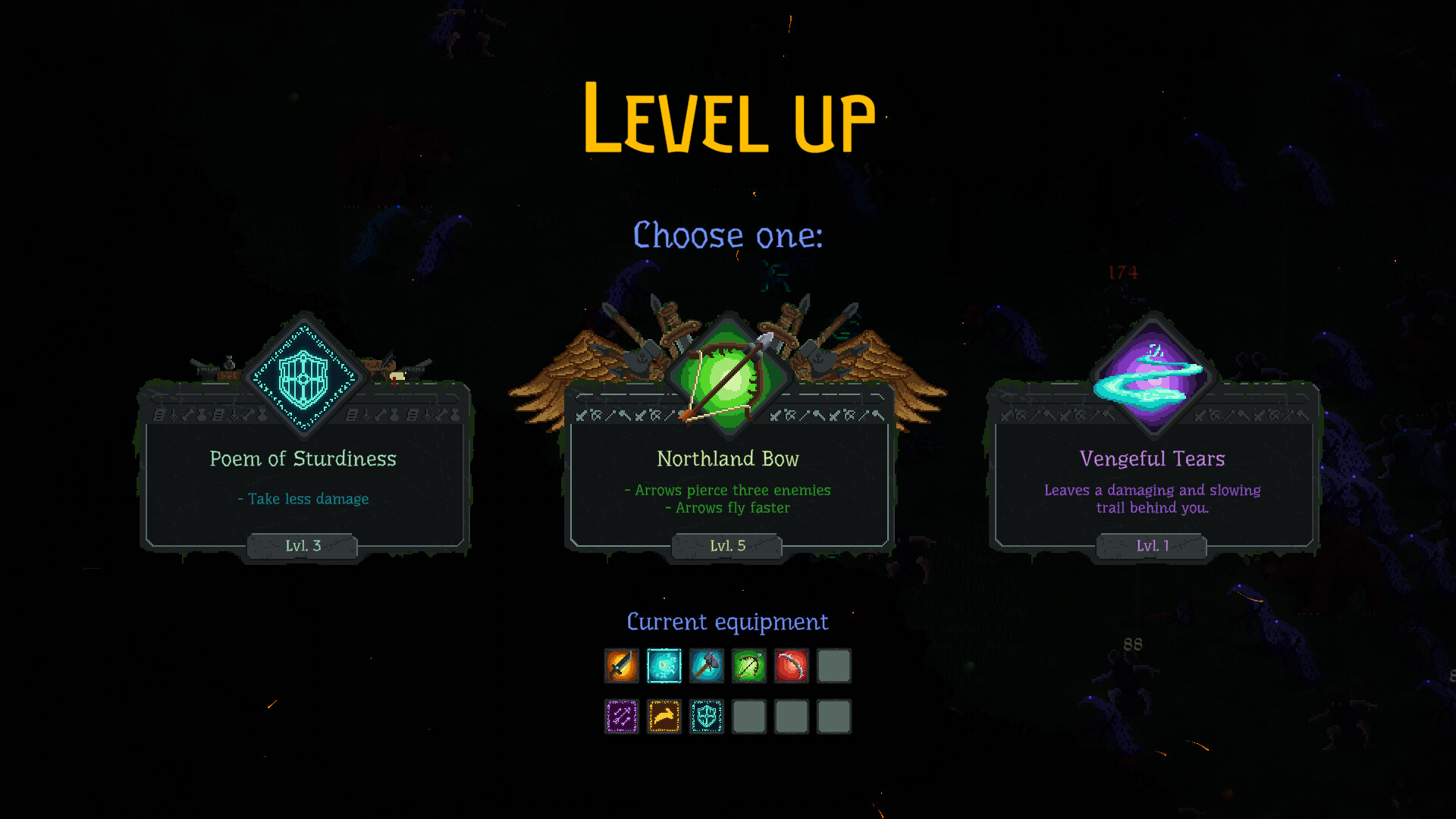This screenshot has width=1456, height=819.
Task: Click the empty slot in top equipment row
Action: [834, 666]
